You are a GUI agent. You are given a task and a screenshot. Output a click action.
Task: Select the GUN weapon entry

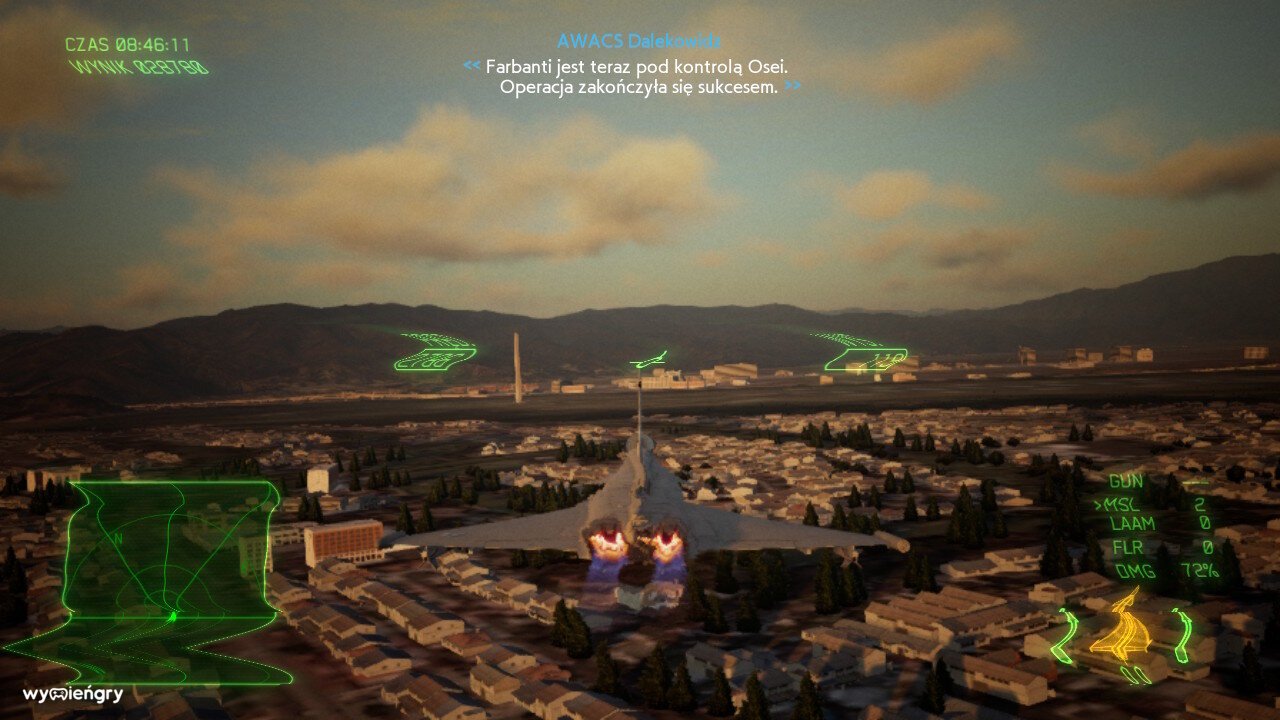coord(1126,481)
